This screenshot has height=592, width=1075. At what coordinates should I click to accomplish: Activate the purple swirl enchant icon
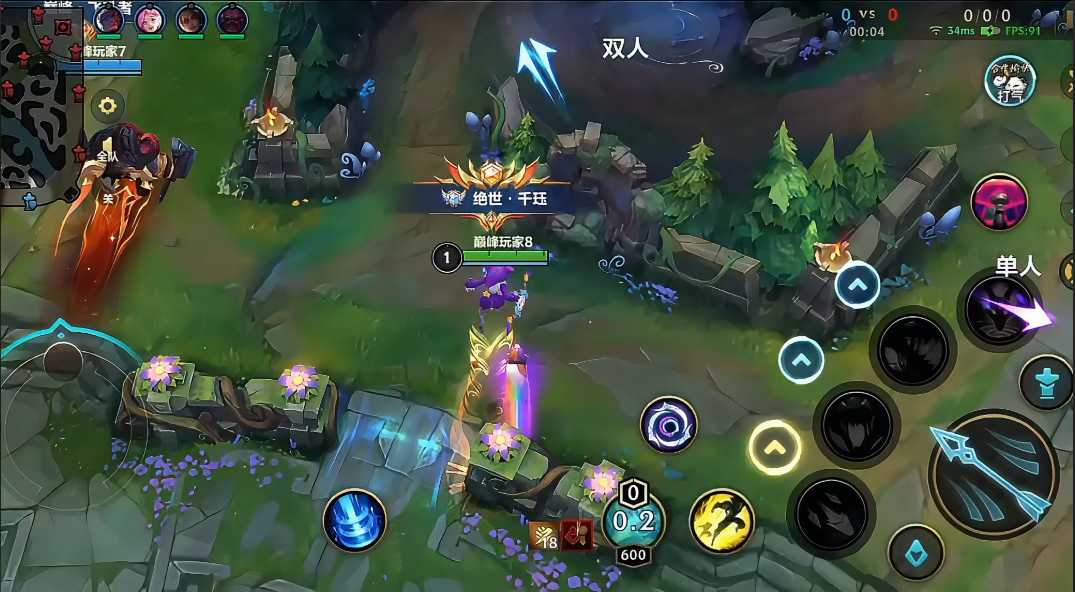click(668, 423)
